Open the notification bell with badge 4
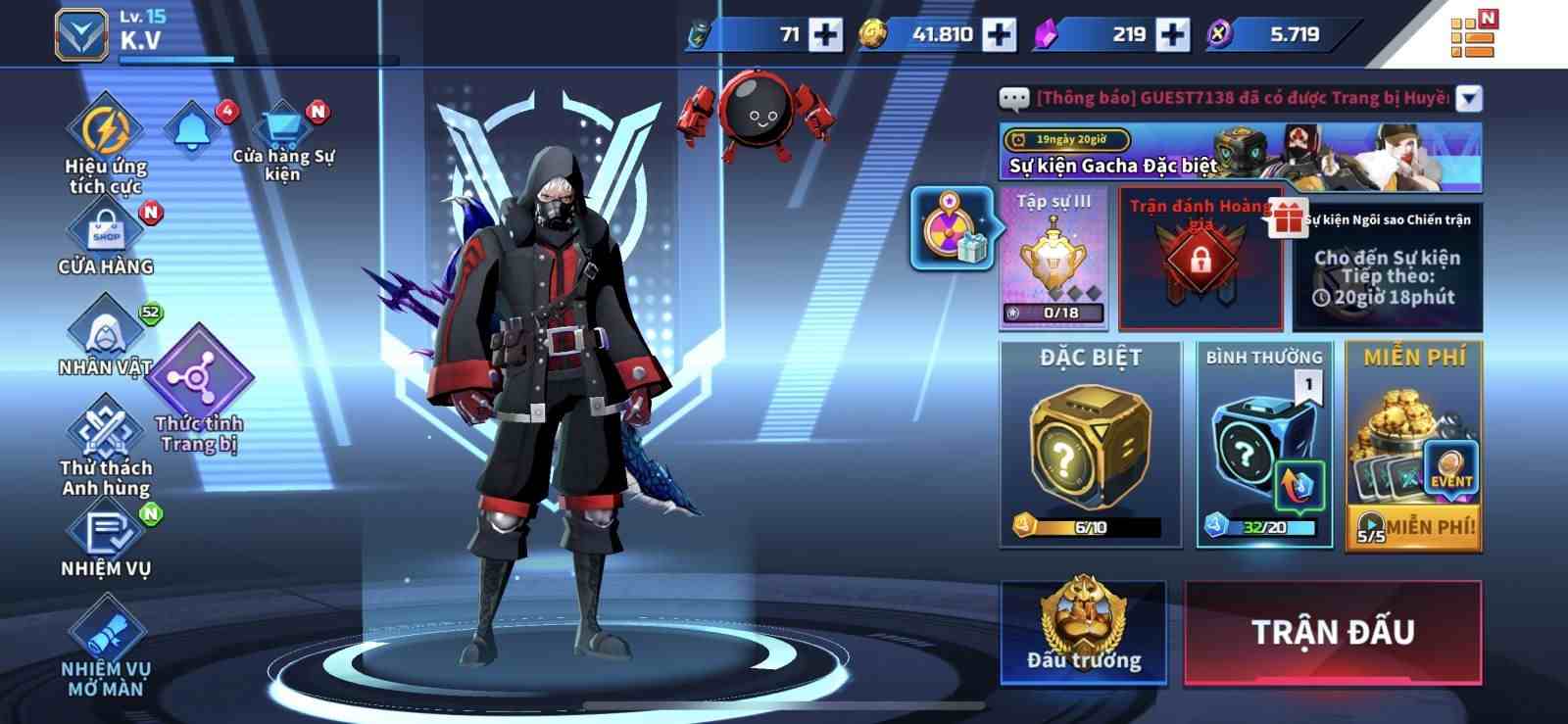Viewport: 1568px width, 724px height. click(x=192, y=128)
